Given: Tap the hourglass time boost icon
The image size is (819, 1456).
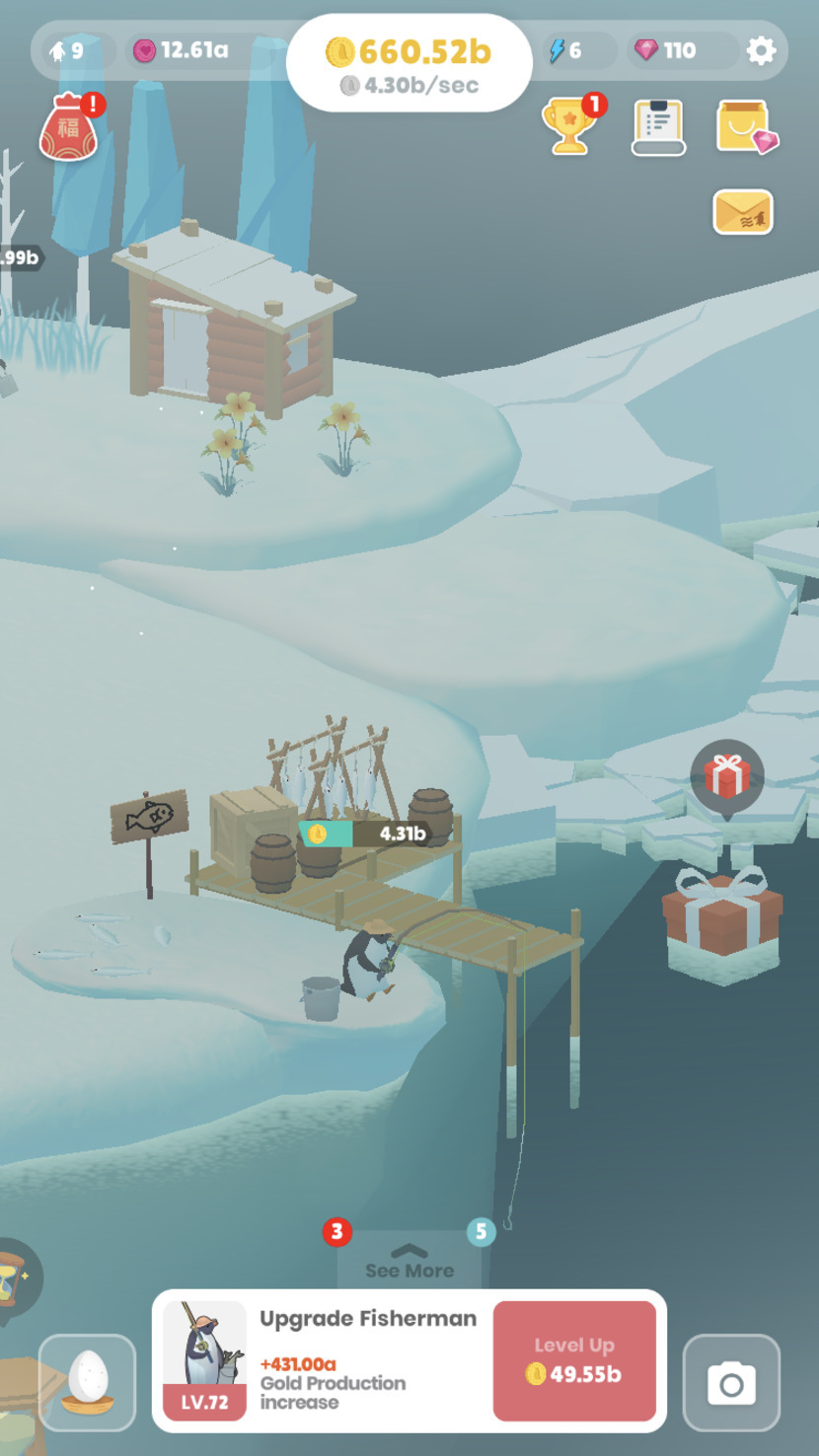Looking at the screenshot, I should 12,1280.
